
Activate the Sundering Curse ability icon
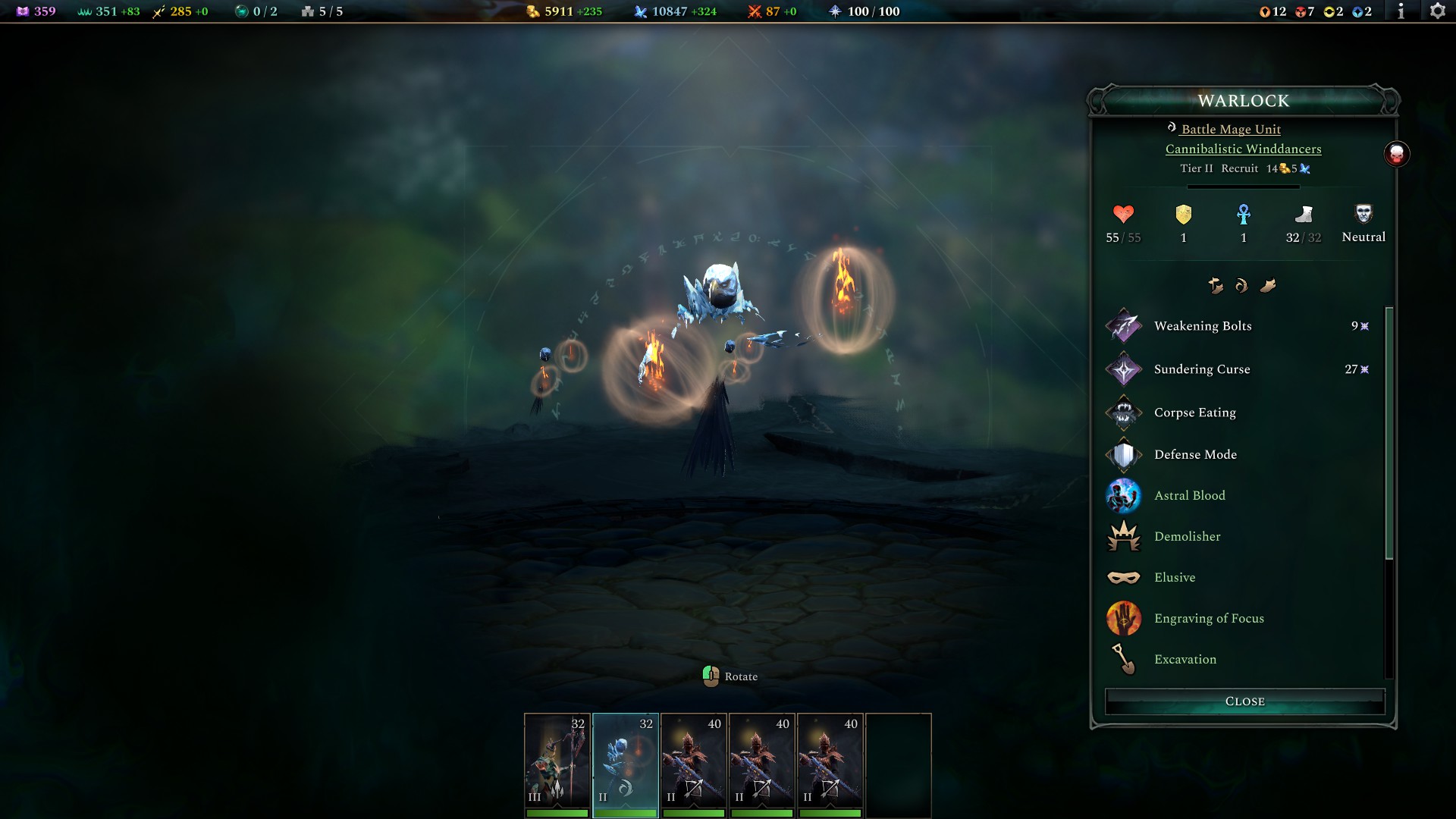(1125, 370)
